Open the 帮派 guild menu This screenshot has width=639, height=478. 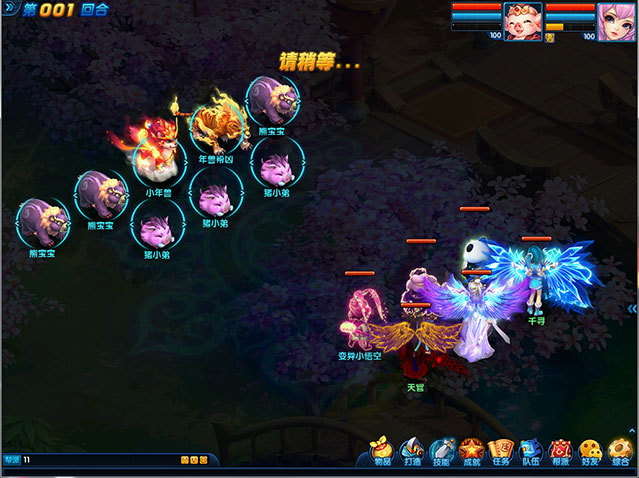tap(560, 453)
